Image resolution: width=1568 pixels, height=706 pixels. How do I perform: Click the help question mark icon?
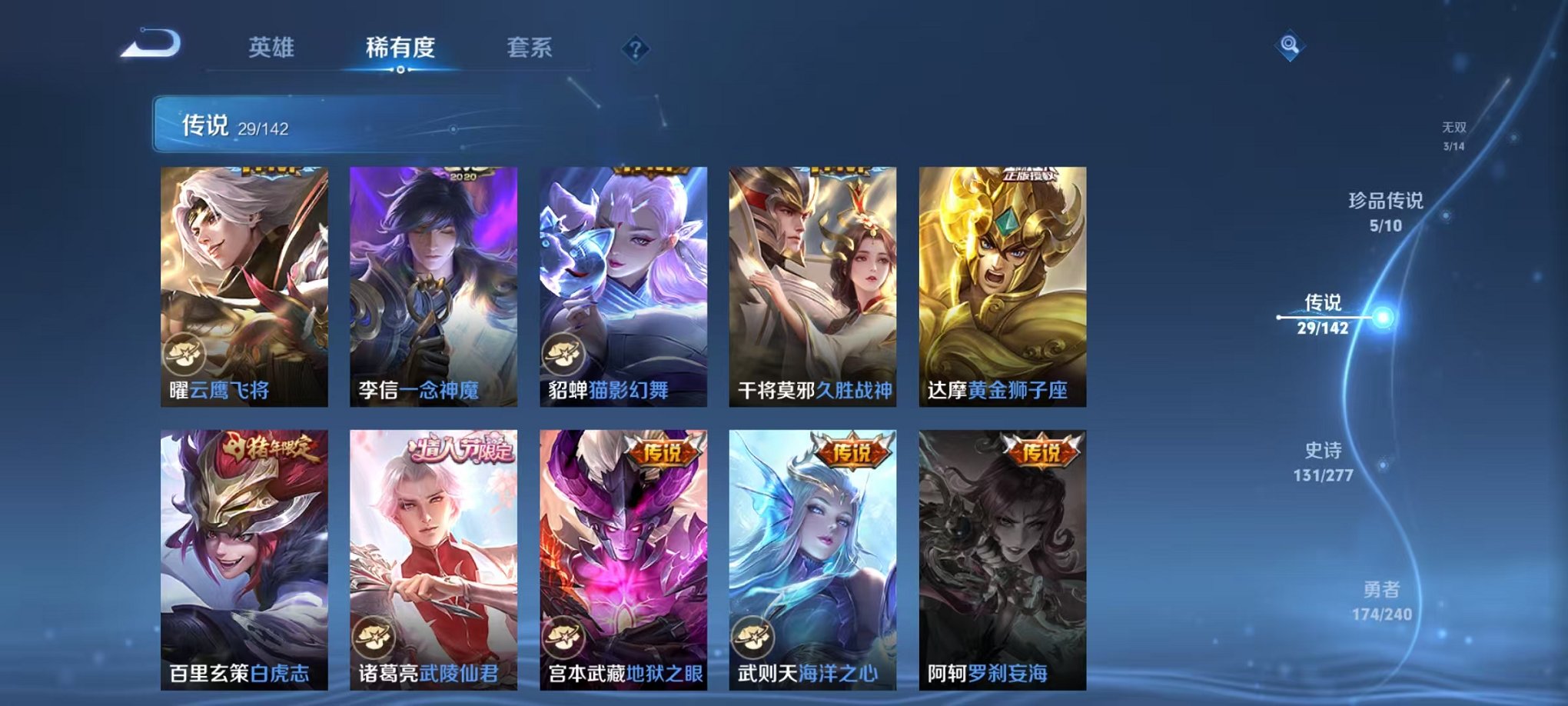coord(635,50)
